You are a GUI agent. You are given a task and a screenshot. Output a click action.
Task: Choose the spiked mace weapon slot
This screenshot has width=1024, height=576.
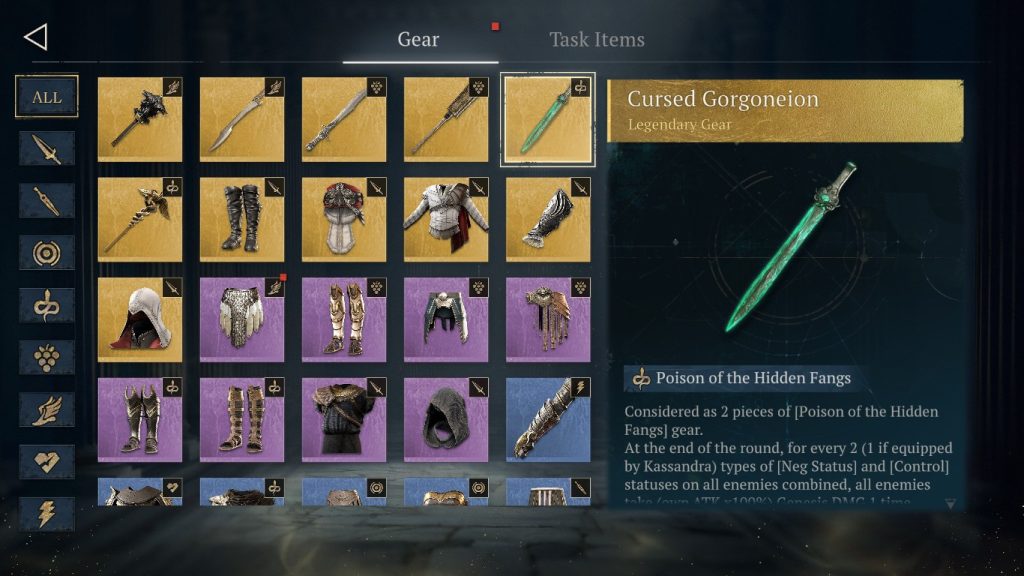(x=140, y=119)
